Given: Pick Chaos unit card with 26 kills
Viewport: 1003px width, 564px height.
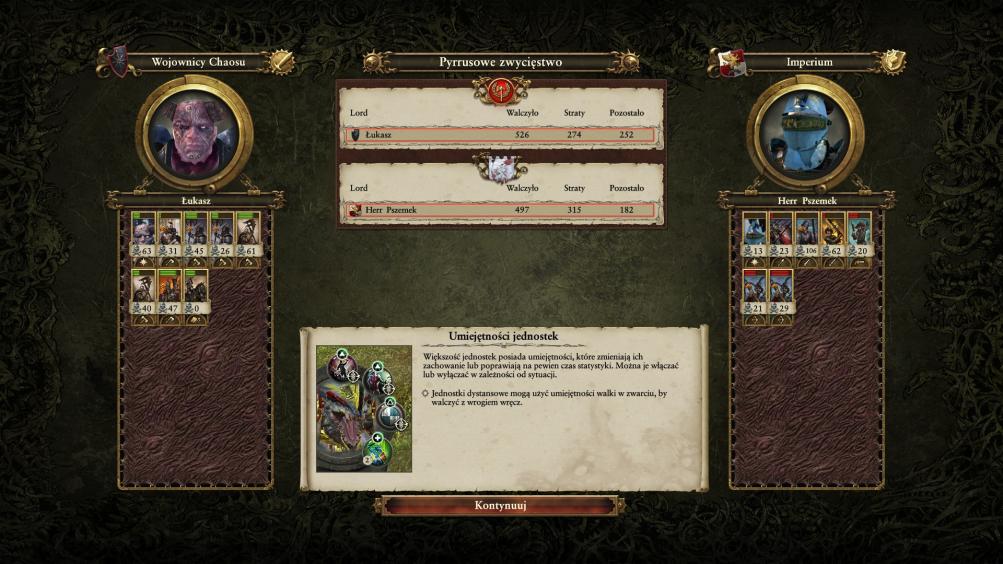Looking at the screenshot, I should (x=222, y=235).
